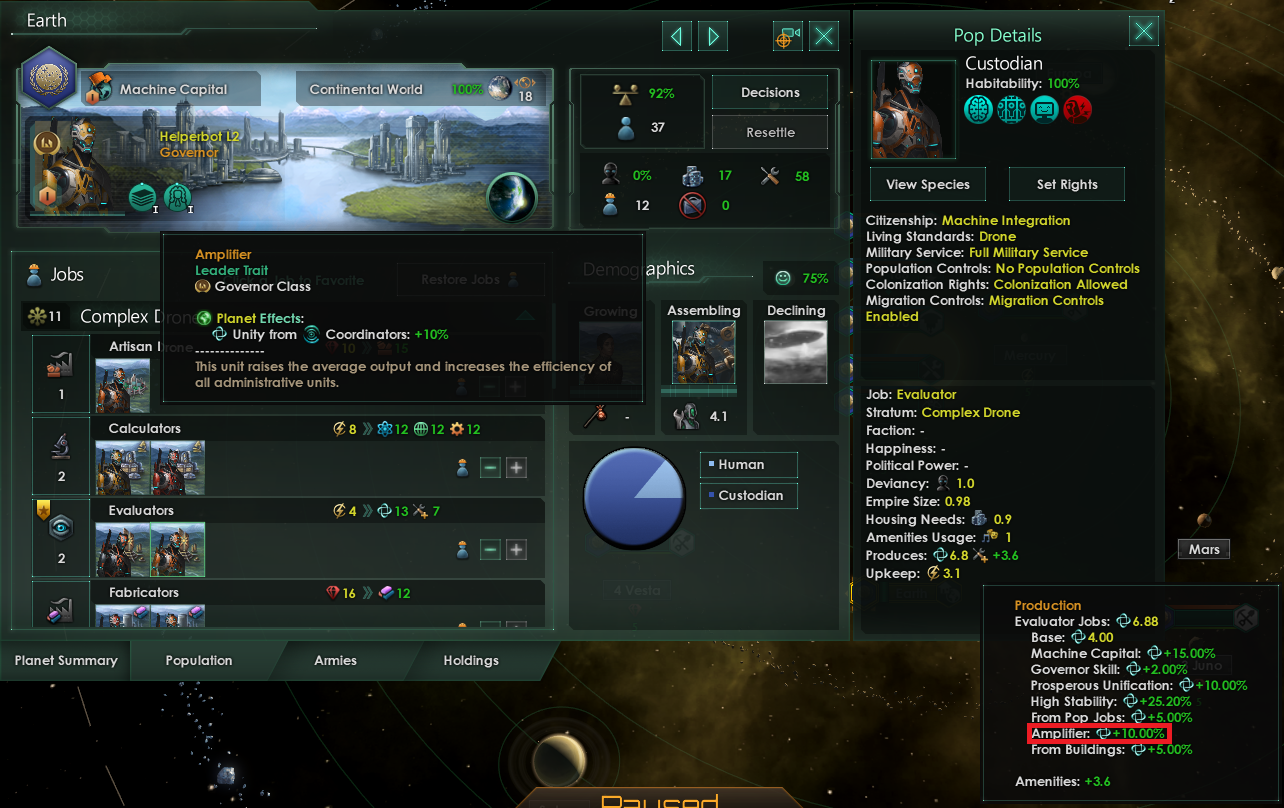
Task: Click the red military service icon under Habitability
Action: point(1077,108)
